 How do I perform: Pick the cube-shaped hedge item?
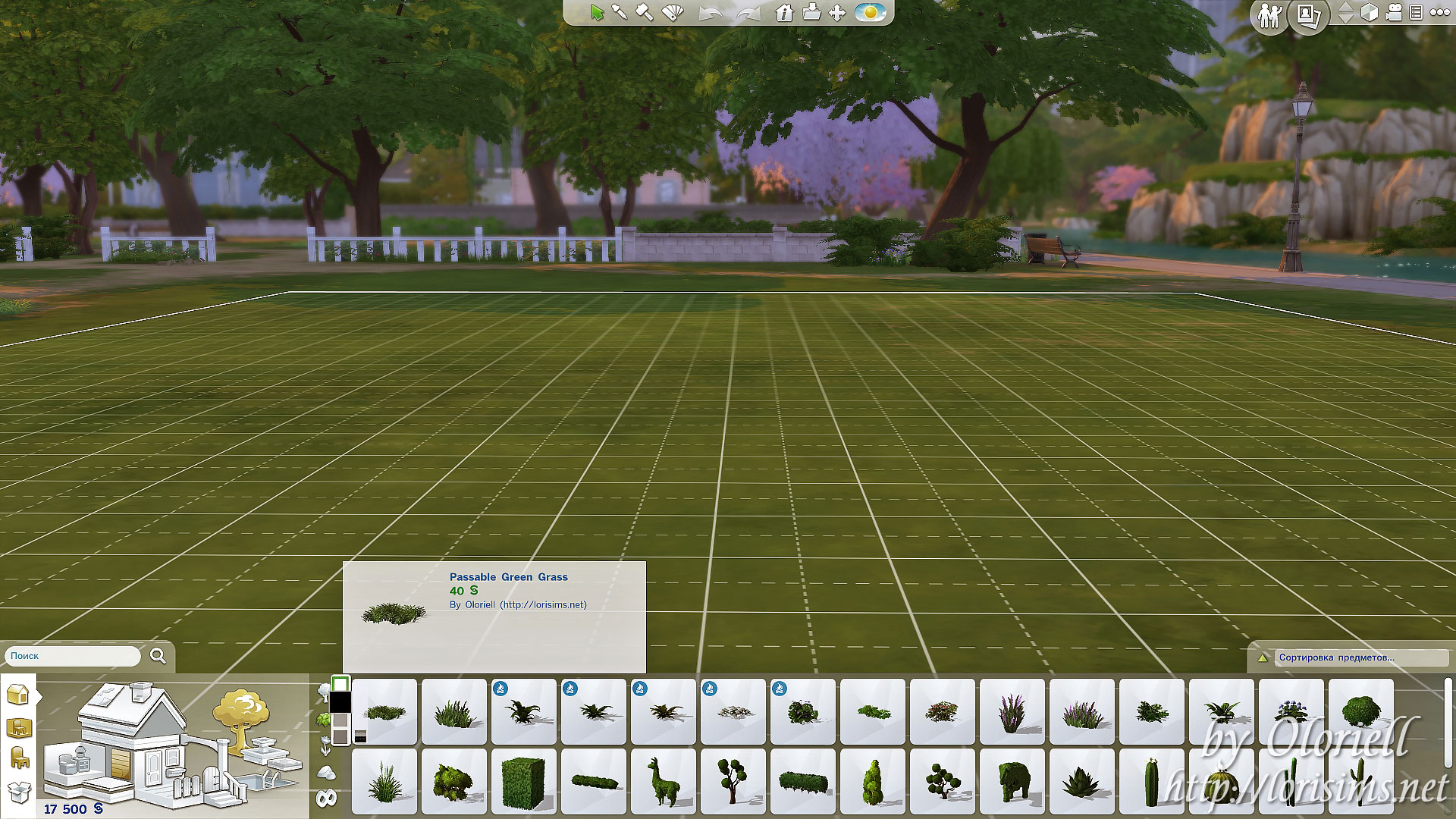pyautogui.click(x=523, y=781)
